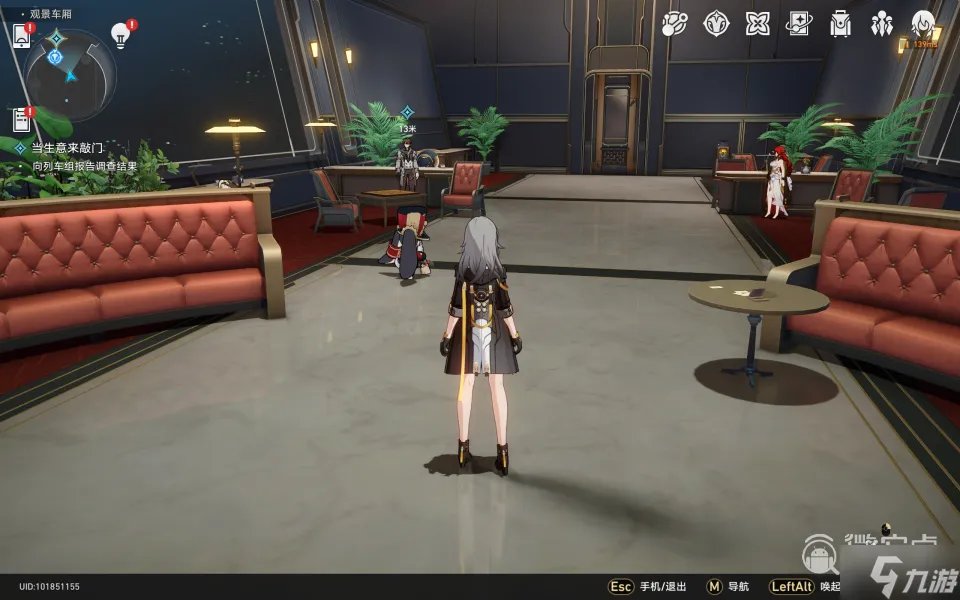Viewport: 960px width, 600px height.
Task: Click the lightbulb tutorial icon
Action: [121, 36]
